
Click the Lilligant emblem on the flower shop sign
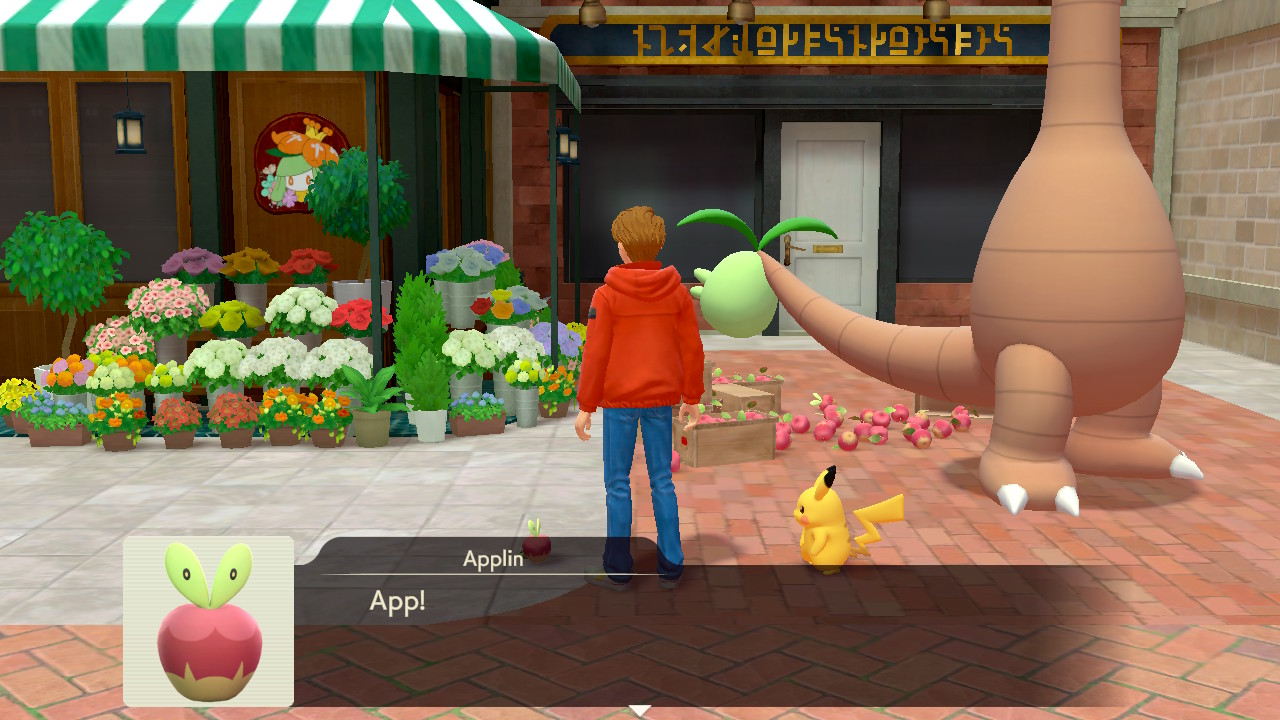(299, 156)
